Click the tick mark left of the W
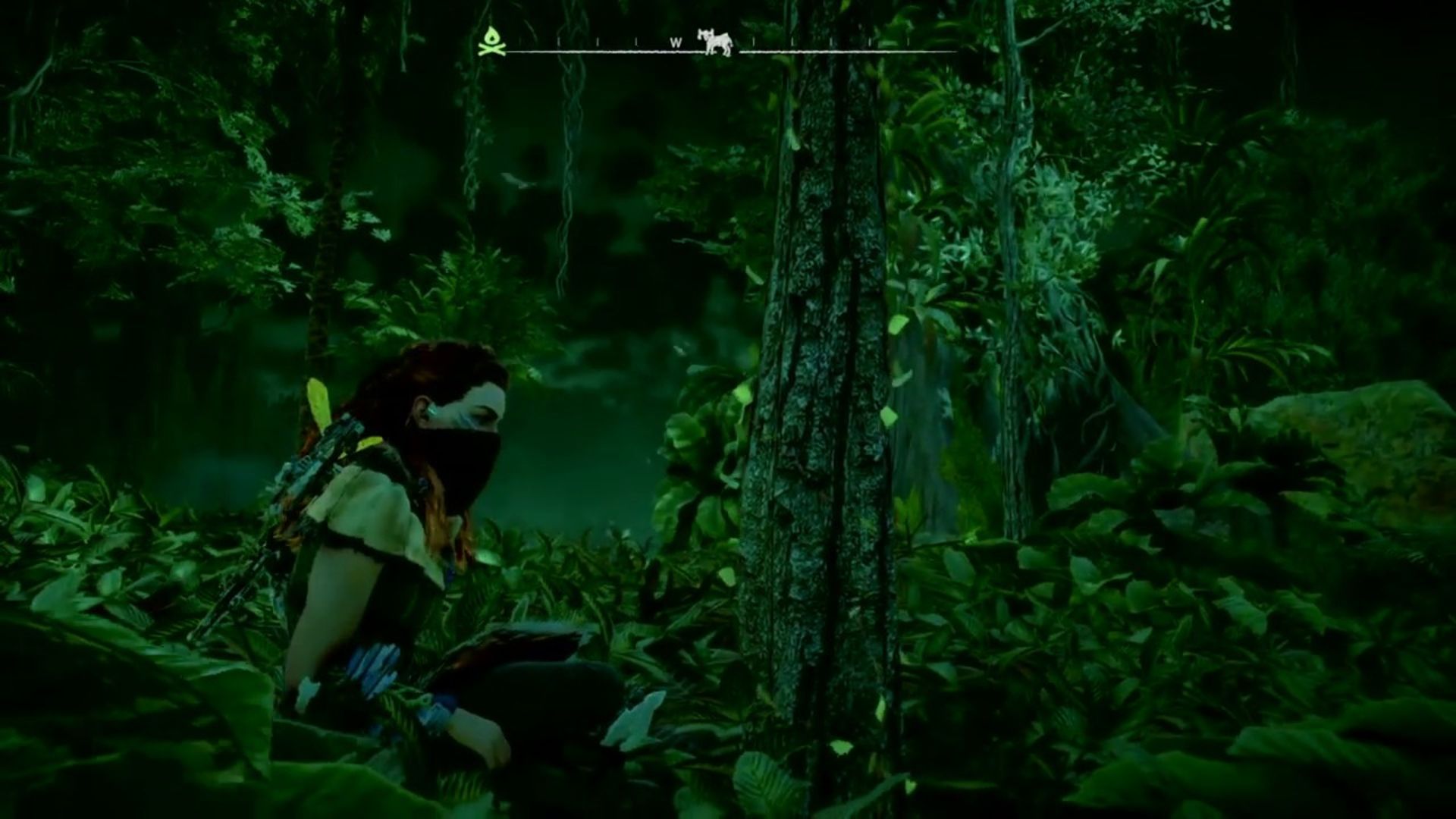Screen dimensions: 1456x819 coord(638,39)
